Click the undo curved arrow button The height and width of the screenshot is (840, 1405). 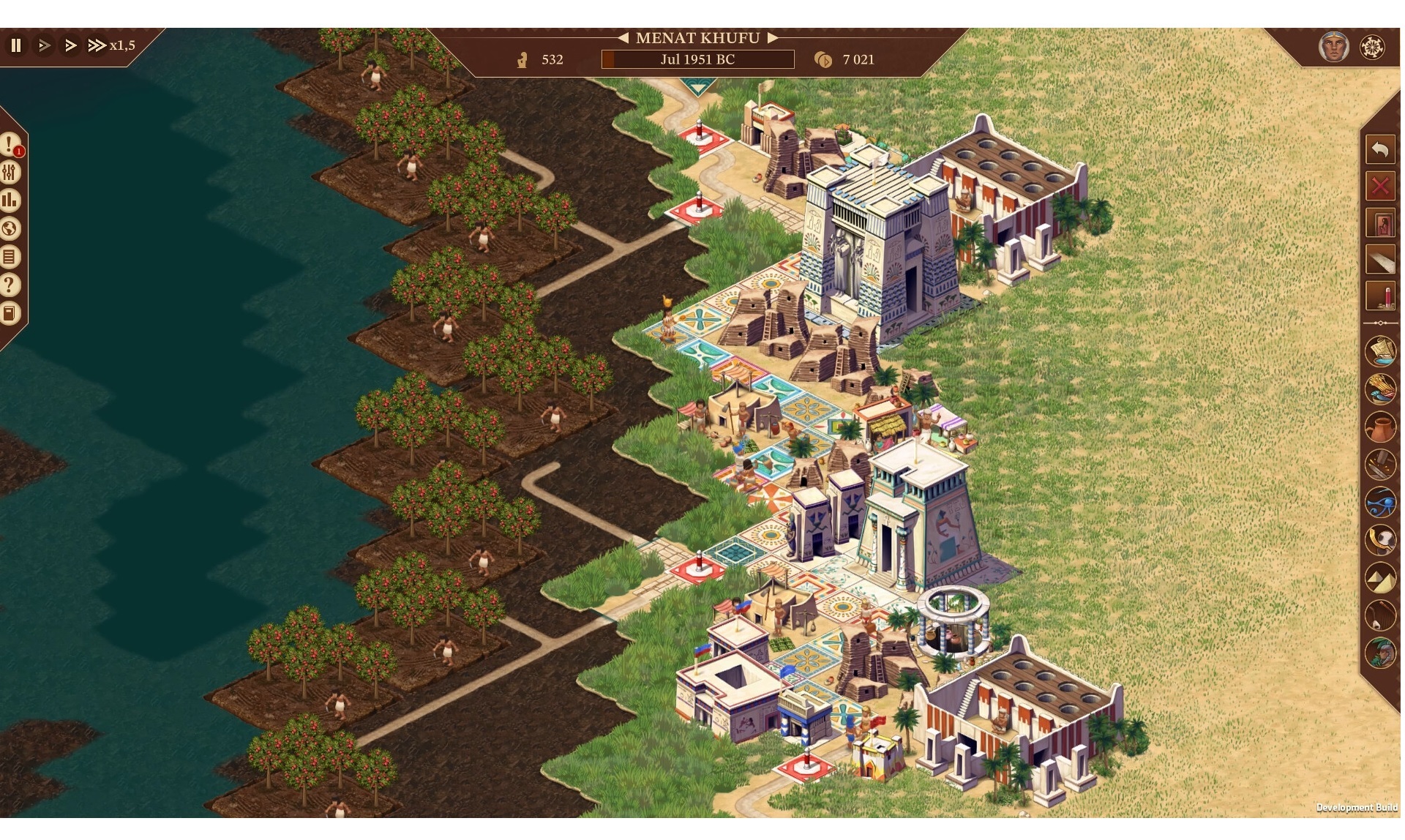click(x=1380, y=150)
